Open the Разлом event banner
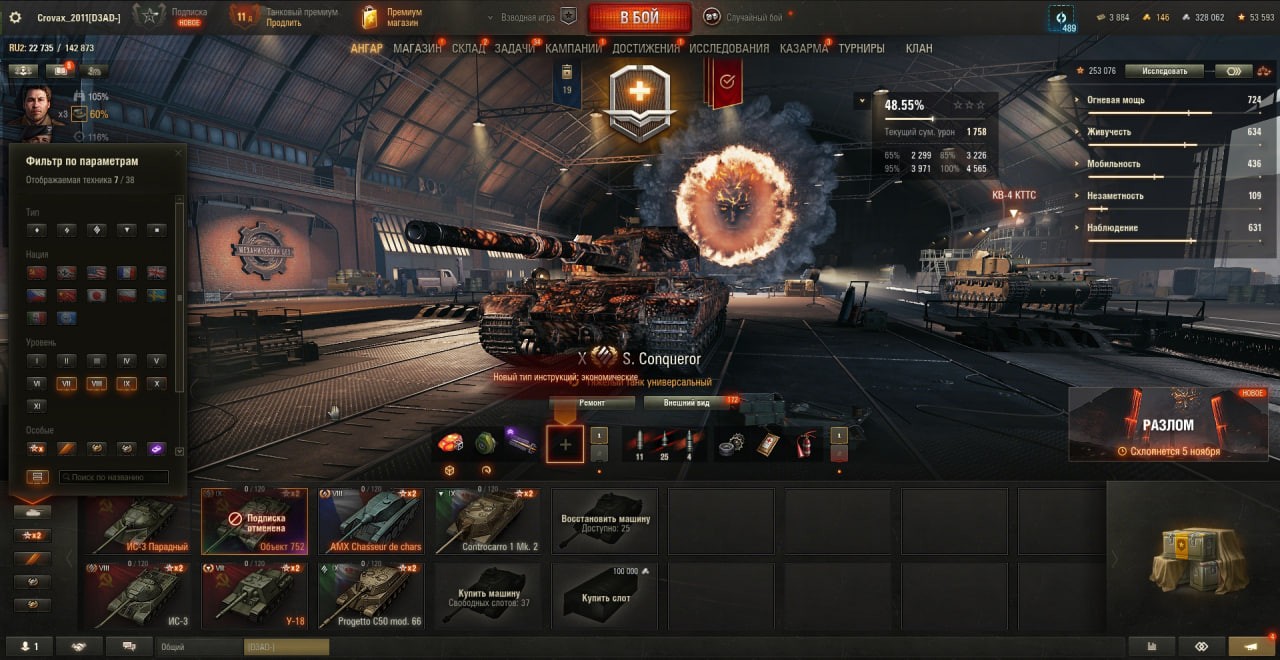The height and width of the screenshot is (660, 1280). (x=1168, y=425)
